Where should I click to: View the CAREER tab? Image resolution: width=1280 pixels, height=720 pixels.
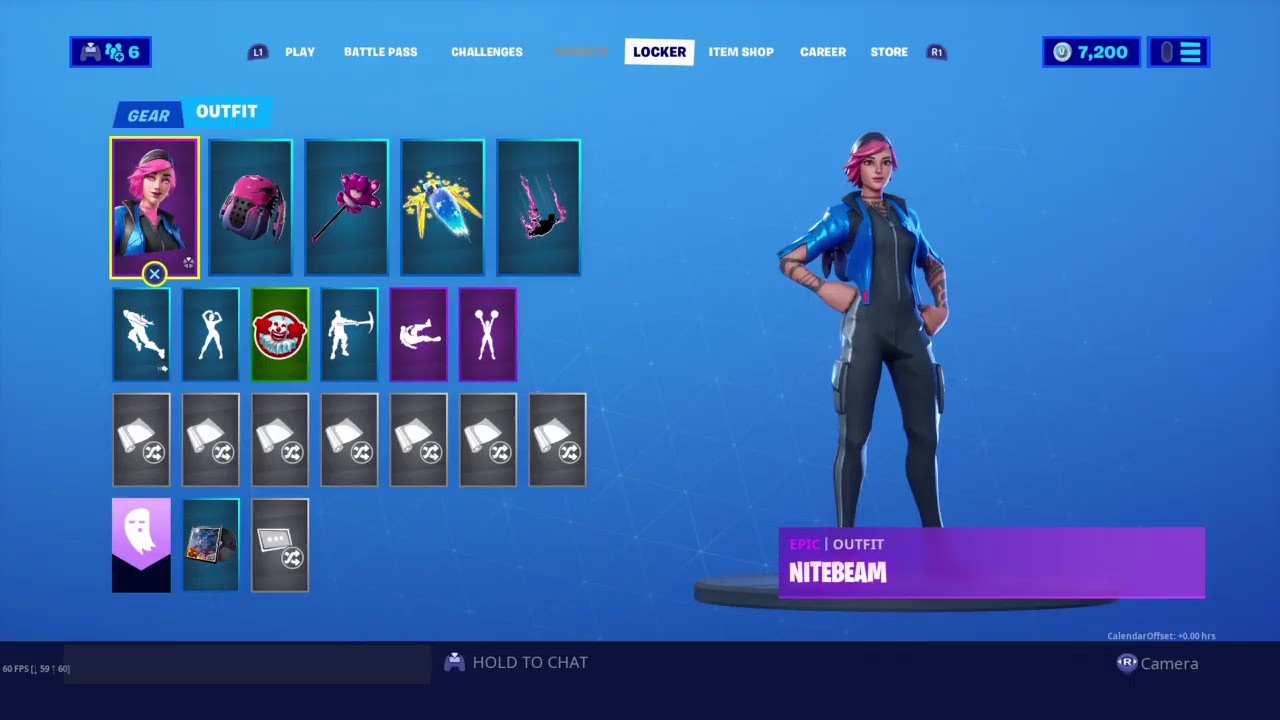(822, 52)
